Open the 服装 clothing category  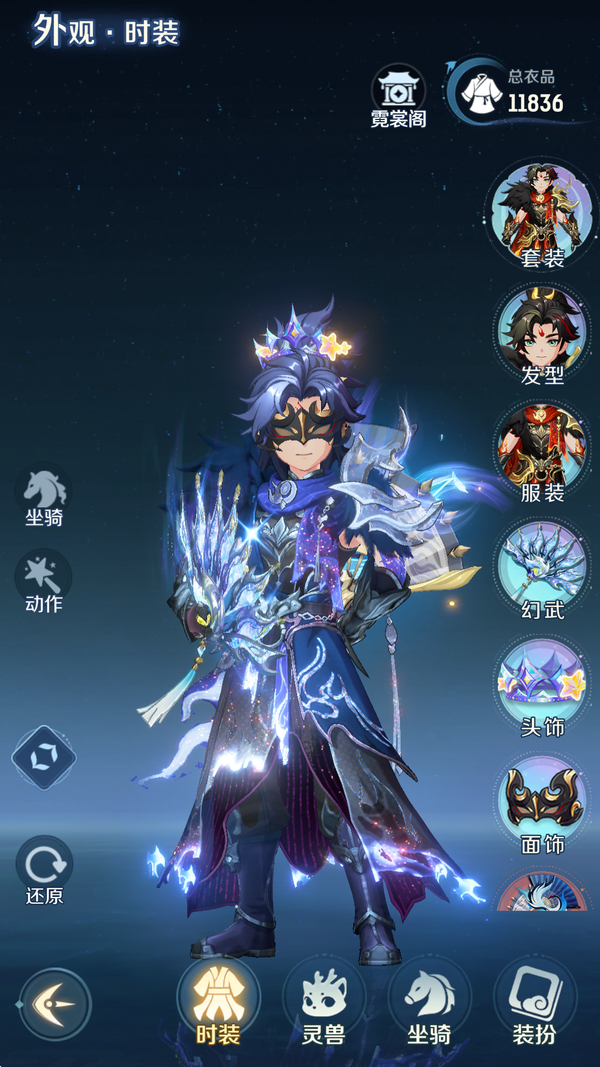(543, 449)
